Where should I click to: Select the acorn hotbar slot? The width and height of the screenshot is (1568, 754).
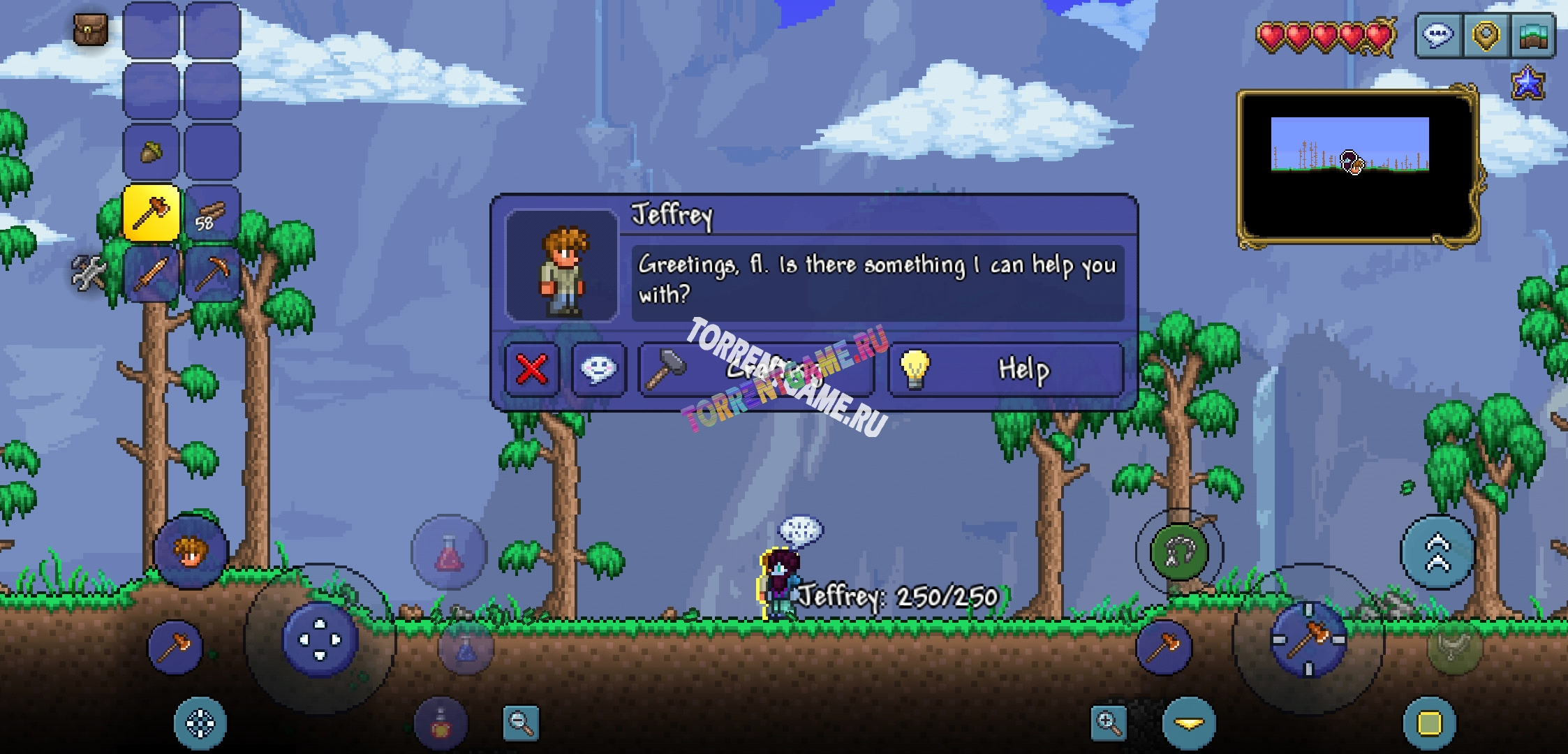[151, 151]
